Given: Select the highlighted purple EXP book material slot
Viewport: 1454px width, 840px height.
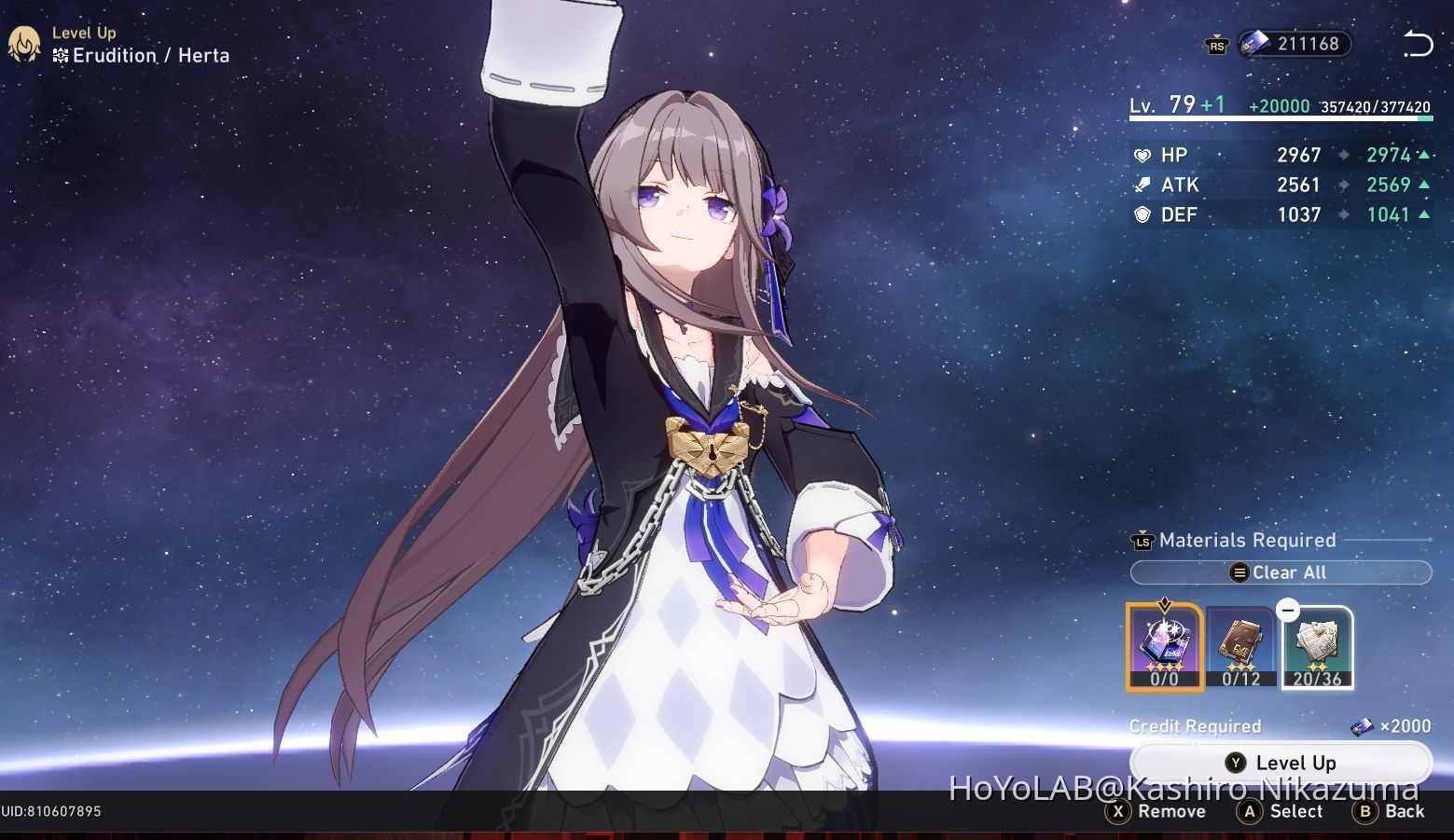Looking at the screenshot, I should [1163, 646].
